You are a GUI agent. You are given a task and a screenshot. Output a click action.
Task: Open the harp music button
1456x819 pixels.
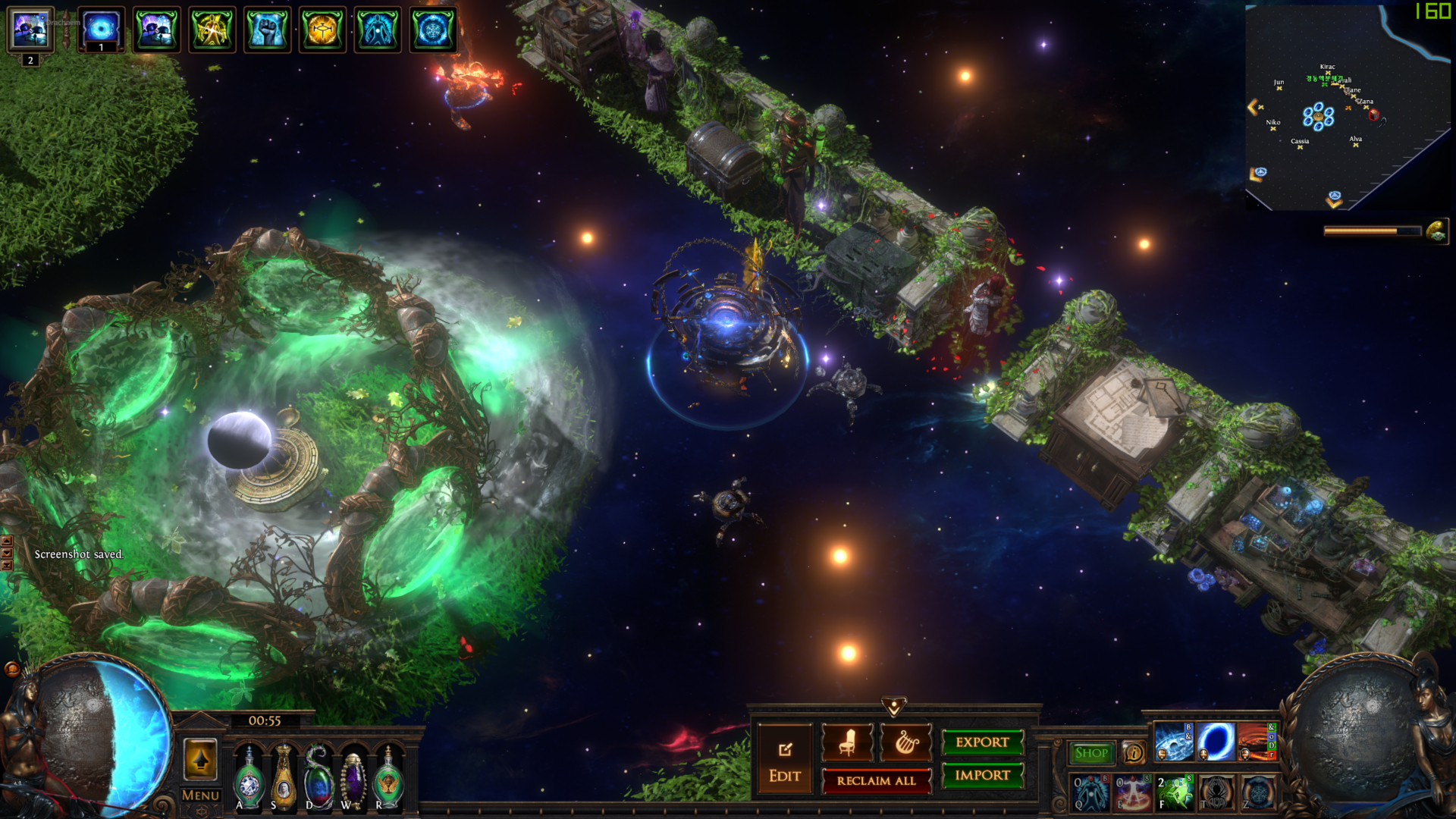905,742
